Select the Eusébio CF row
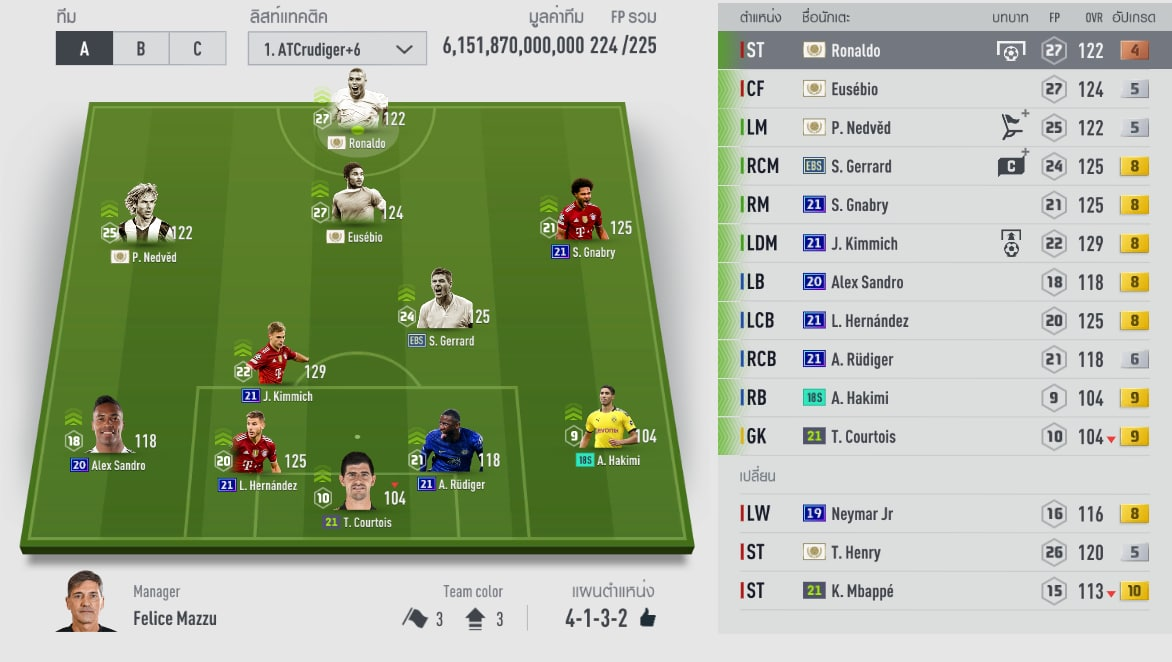This screenshot has height=662, width=1172. click(x=940, y=89)
